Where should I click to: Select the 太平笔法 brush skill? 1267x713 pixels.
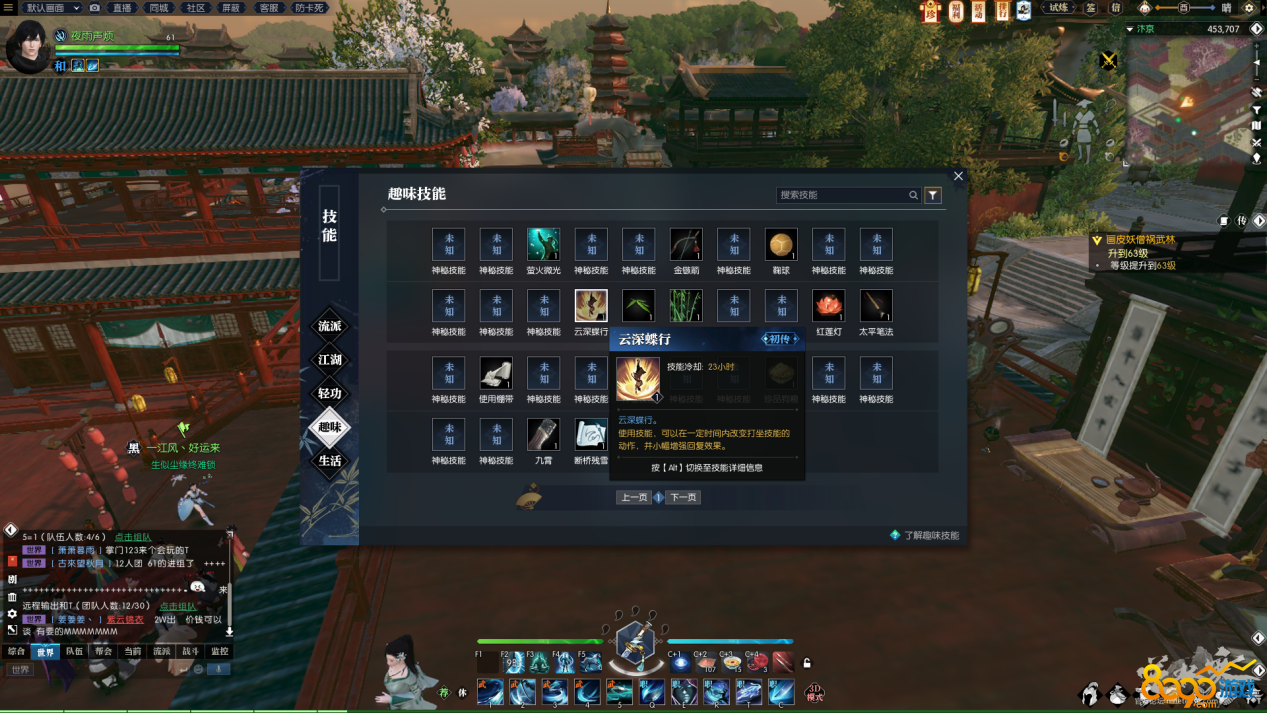tap(876, 305)
